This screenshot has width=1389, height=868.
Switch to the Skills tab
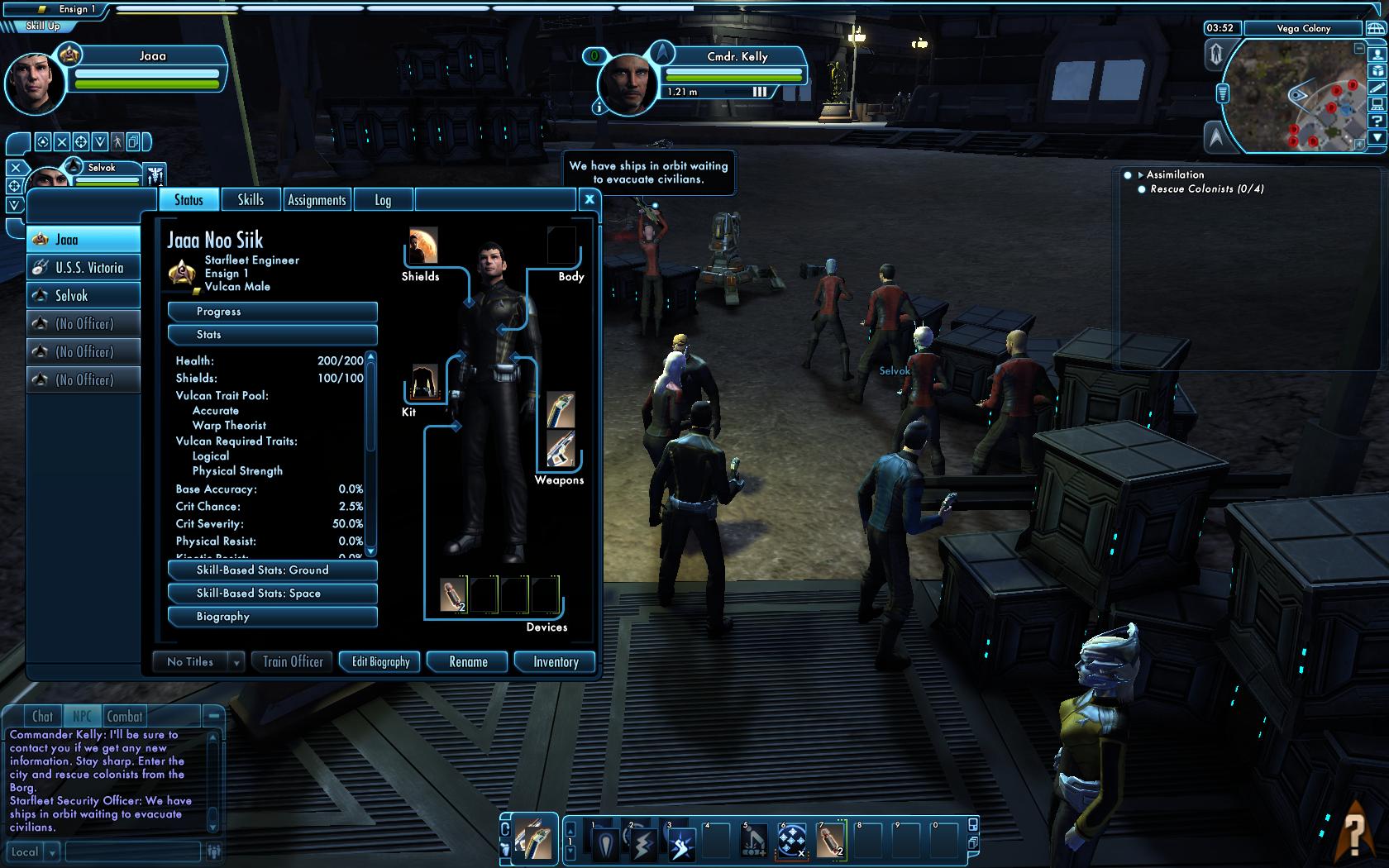pyautogui.click(x=251, y=199)
